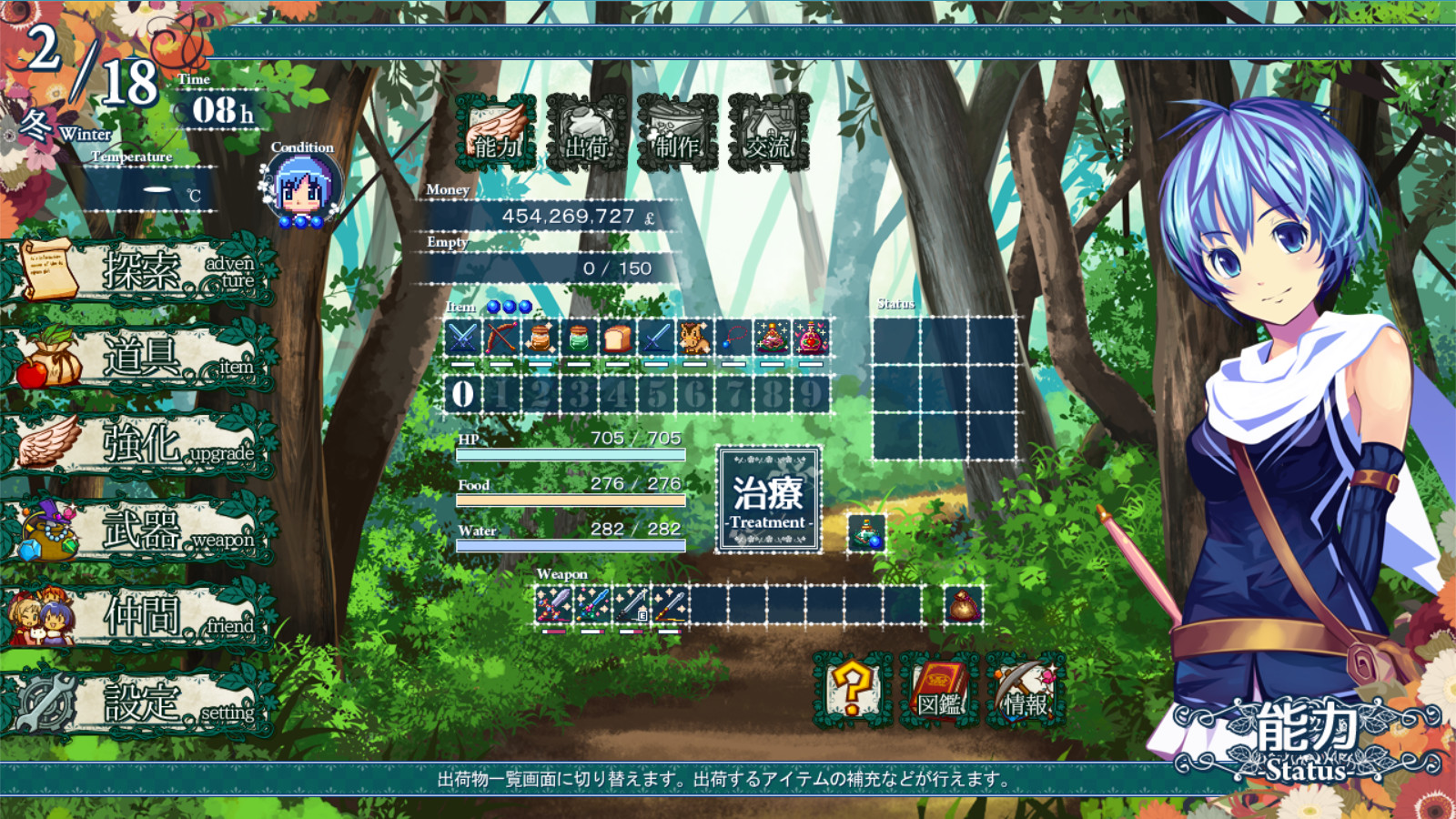Image resolution: width=1456 pixels, height=819 pixels.
Task: Click the Money amount display
Action: 564,217
